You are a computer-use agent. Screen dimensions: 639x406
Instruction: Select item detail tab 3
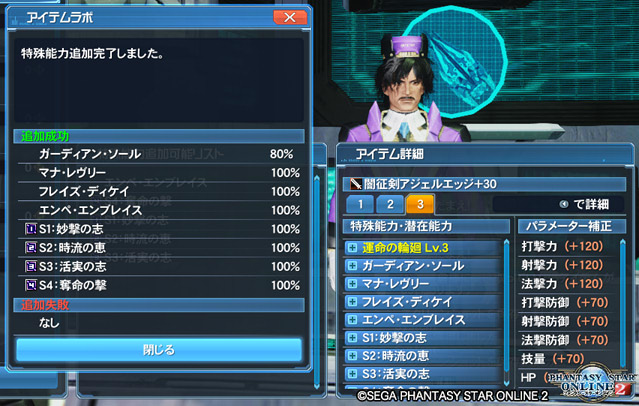tap(420, 205)
